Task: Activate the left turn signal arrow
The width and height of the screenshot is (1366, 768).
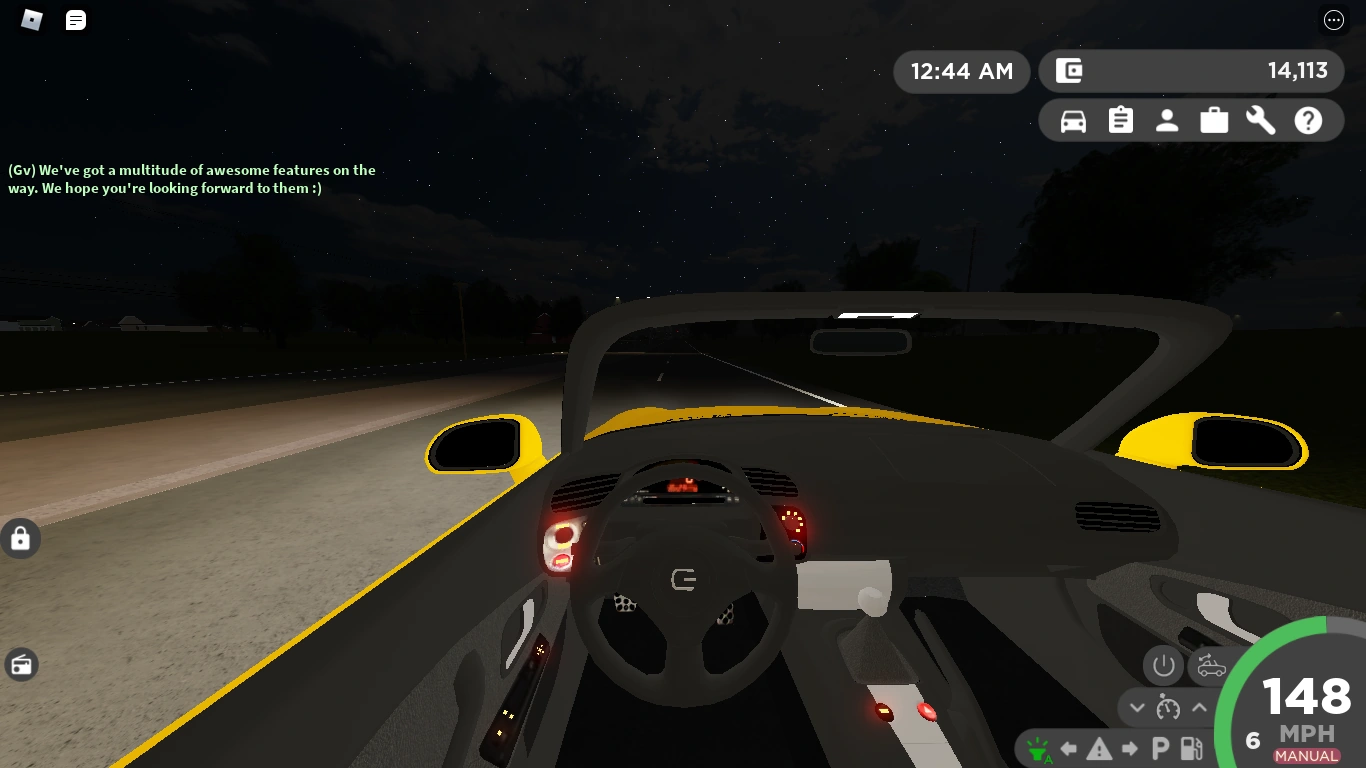Action: tap(1068, 747)
